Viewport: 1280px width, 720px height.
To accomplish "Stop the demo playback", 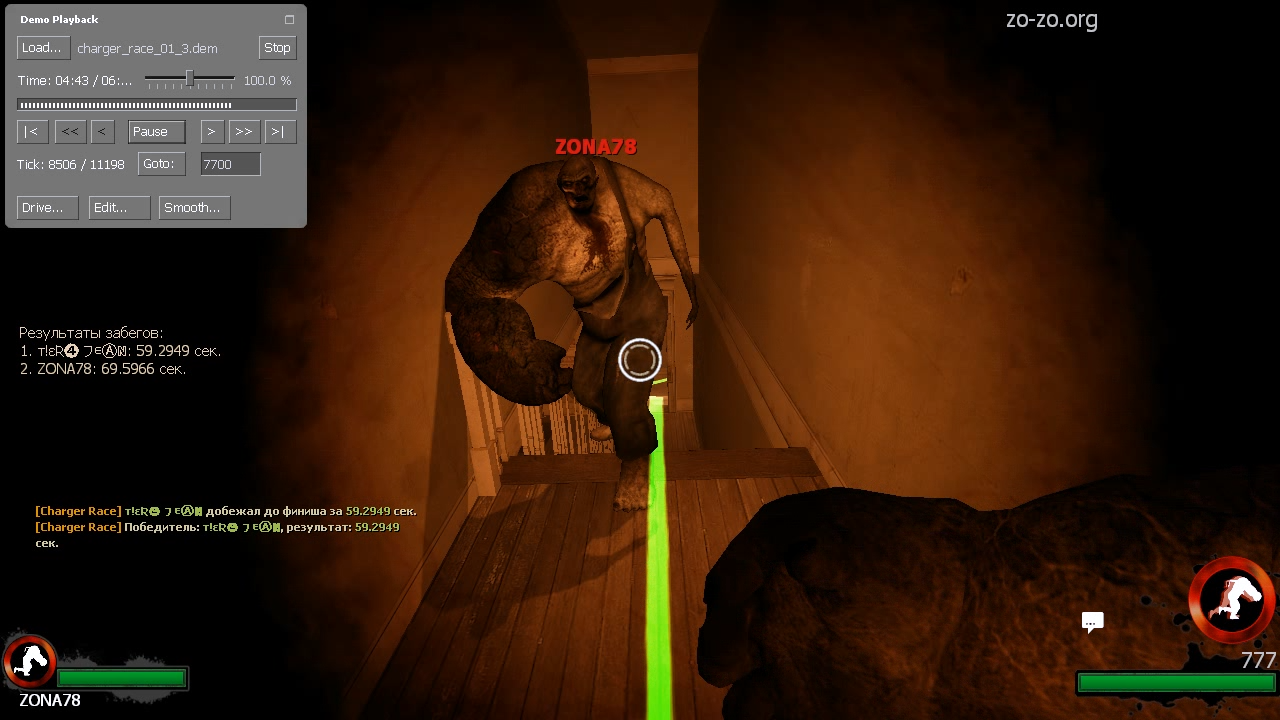I will [277, 48].
